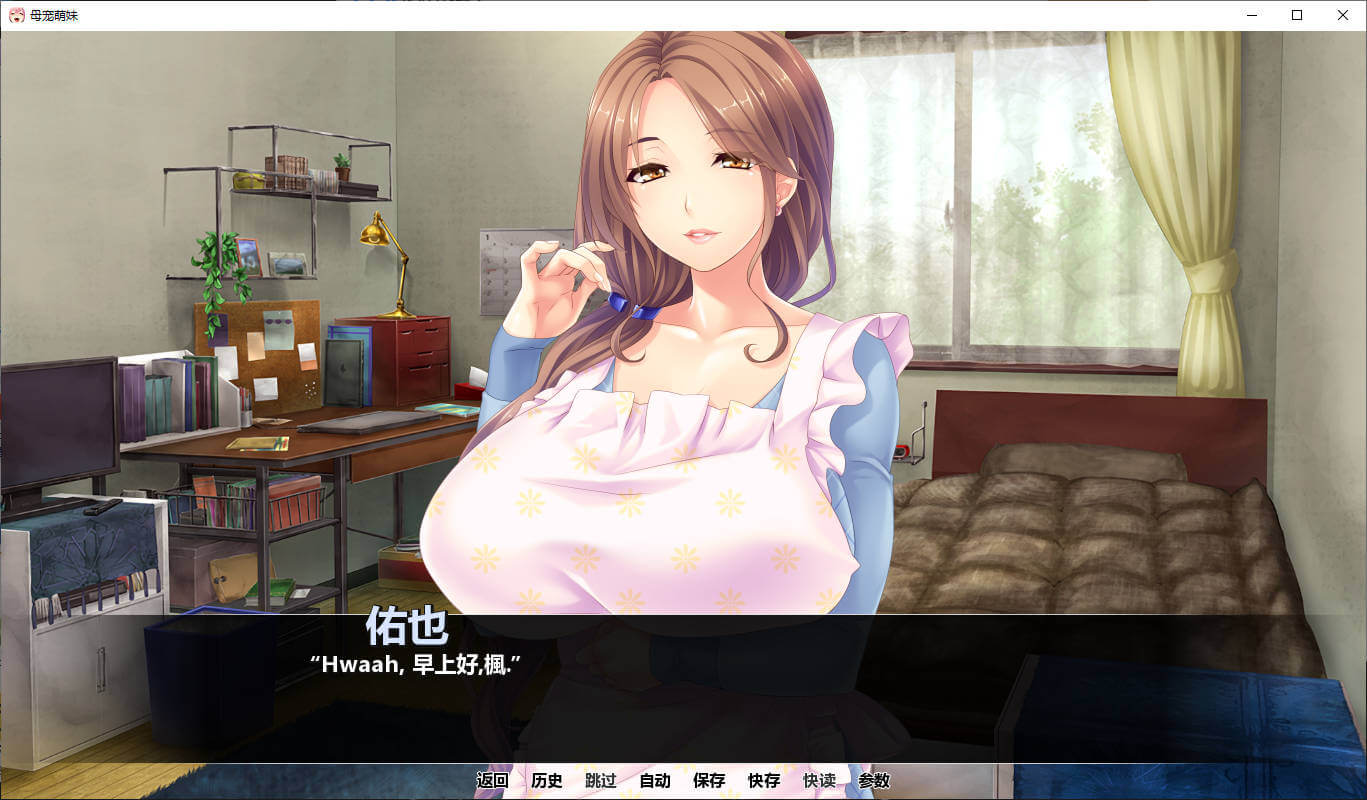Minimize the game window

(1251, 15)
